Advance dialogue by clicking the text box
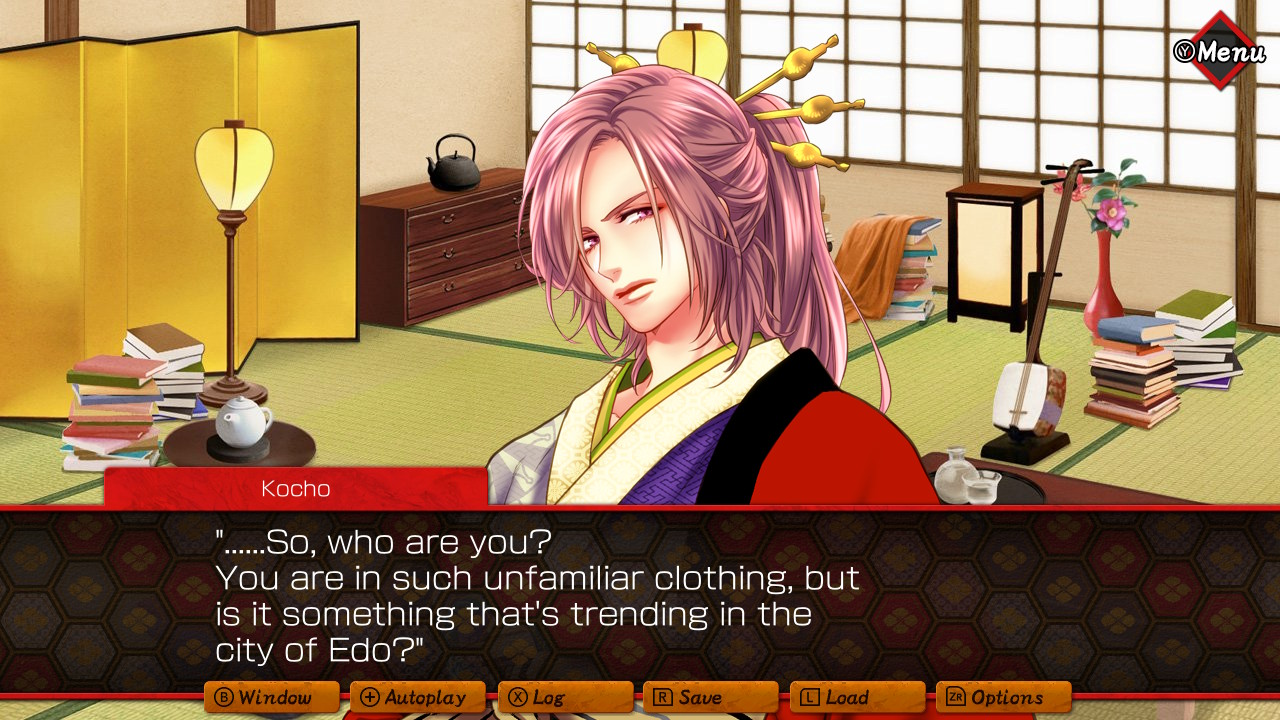This screenshot has height=720, width=1280. (x=640, y=595)
